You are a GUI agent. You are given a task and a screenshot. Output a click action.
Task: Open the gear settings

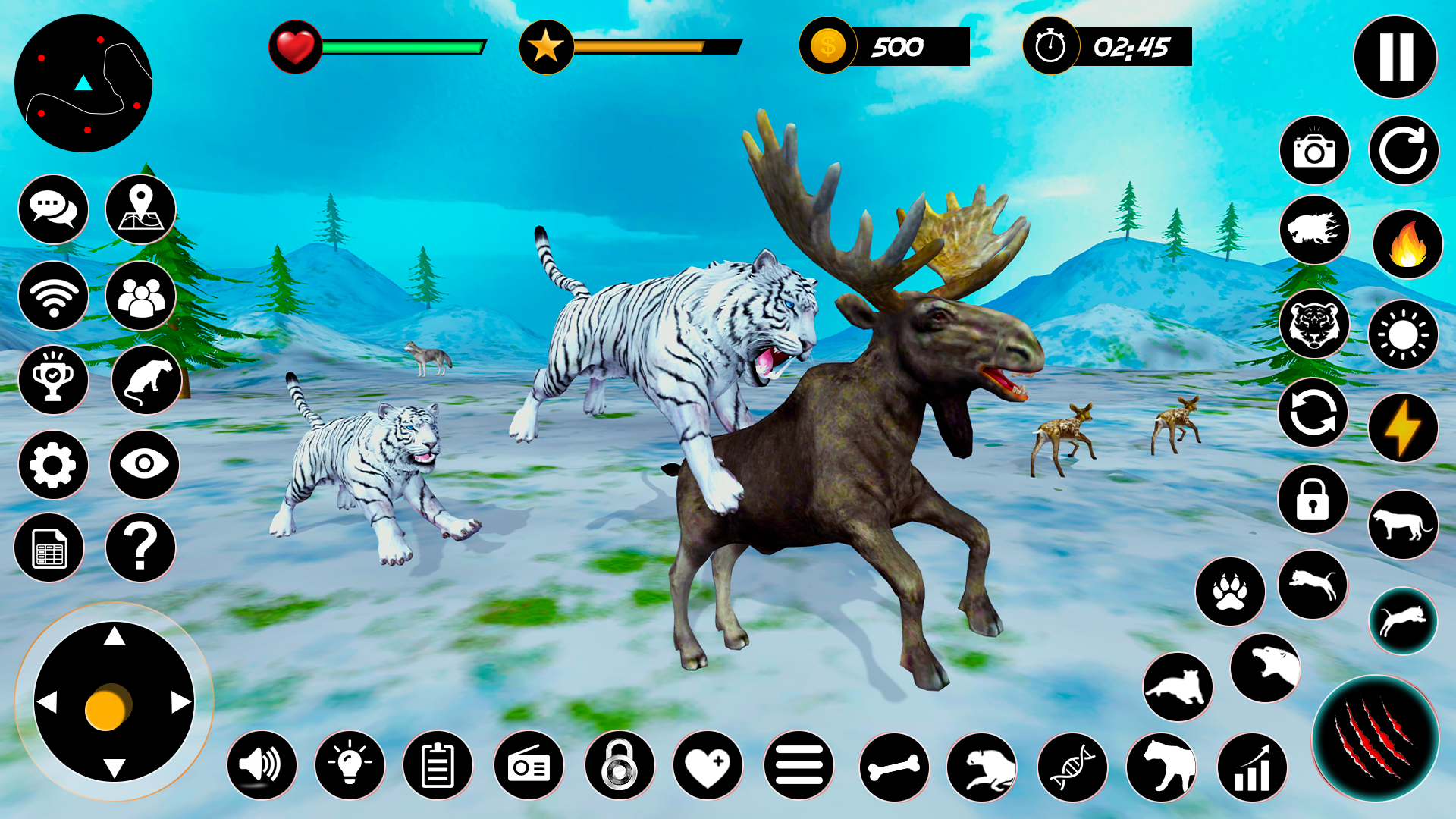pyautogui.click(x=53, y=465)
